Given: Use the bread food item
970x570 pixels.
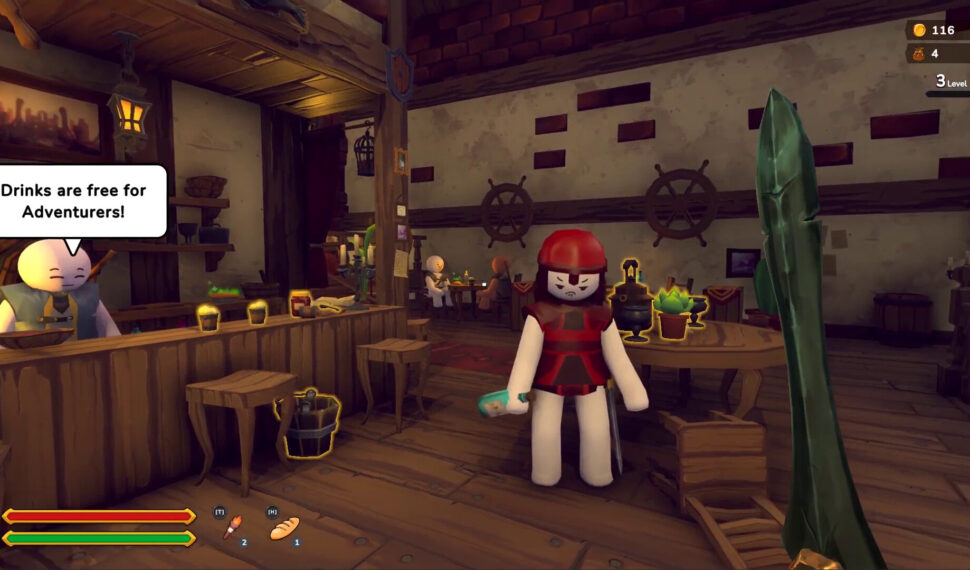Looking at the screenshot, I should [x=284, y=528].
